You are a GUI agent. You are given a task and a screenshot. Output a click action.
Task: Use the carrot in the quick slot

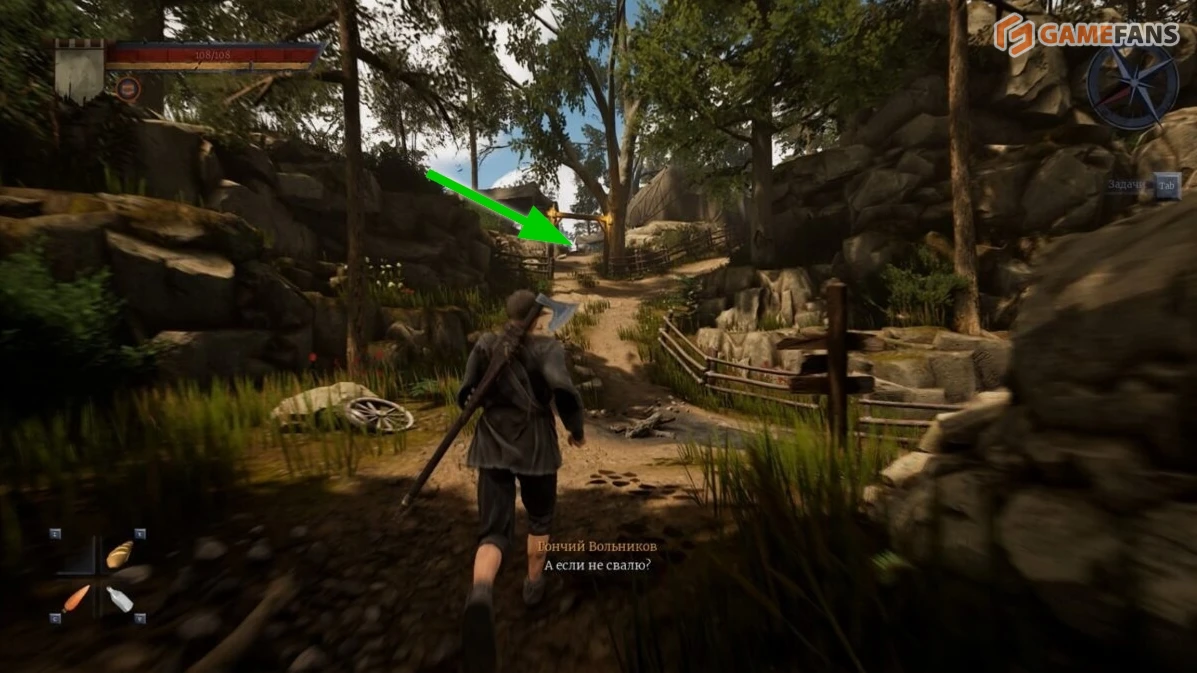pyautogui.click(x=76, y=598)
